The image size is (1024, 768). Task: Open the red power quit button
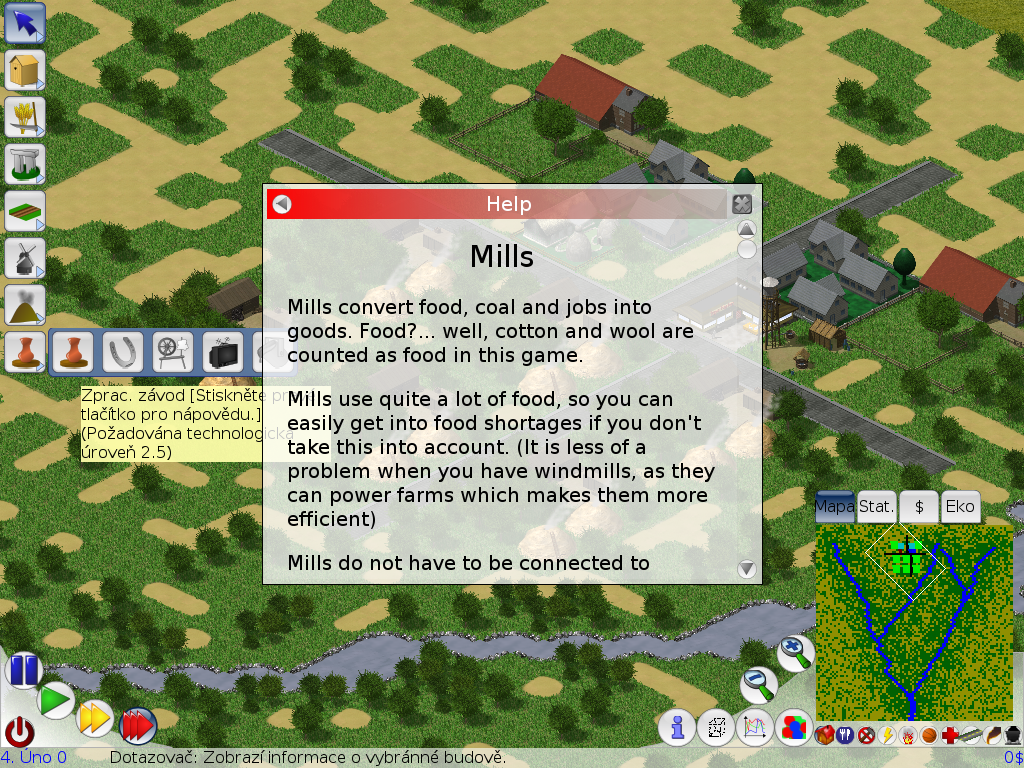[x=20, y=731]
